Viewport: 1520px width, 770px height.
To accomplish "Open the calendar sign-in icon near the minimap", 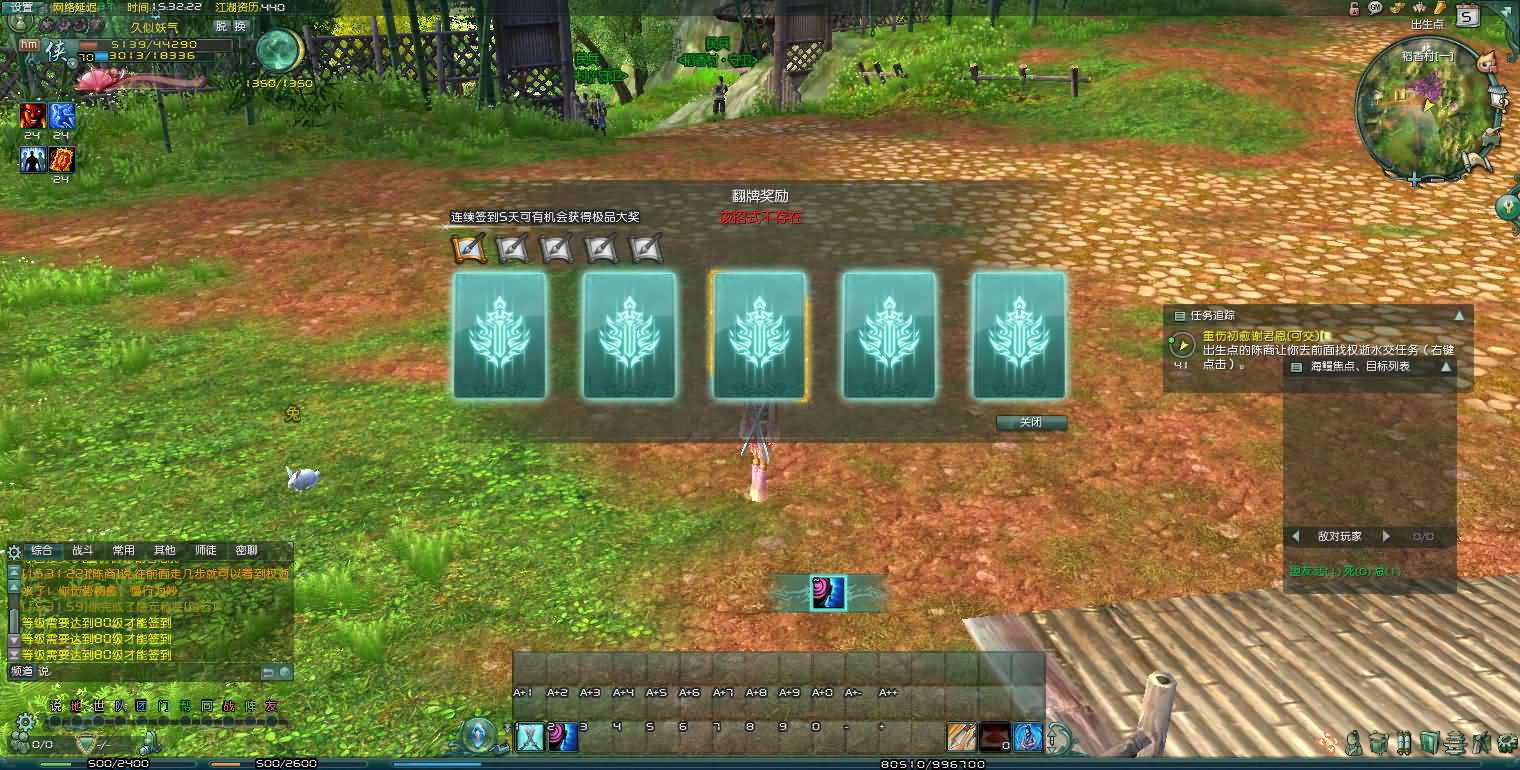I will tap(1468, 17).
